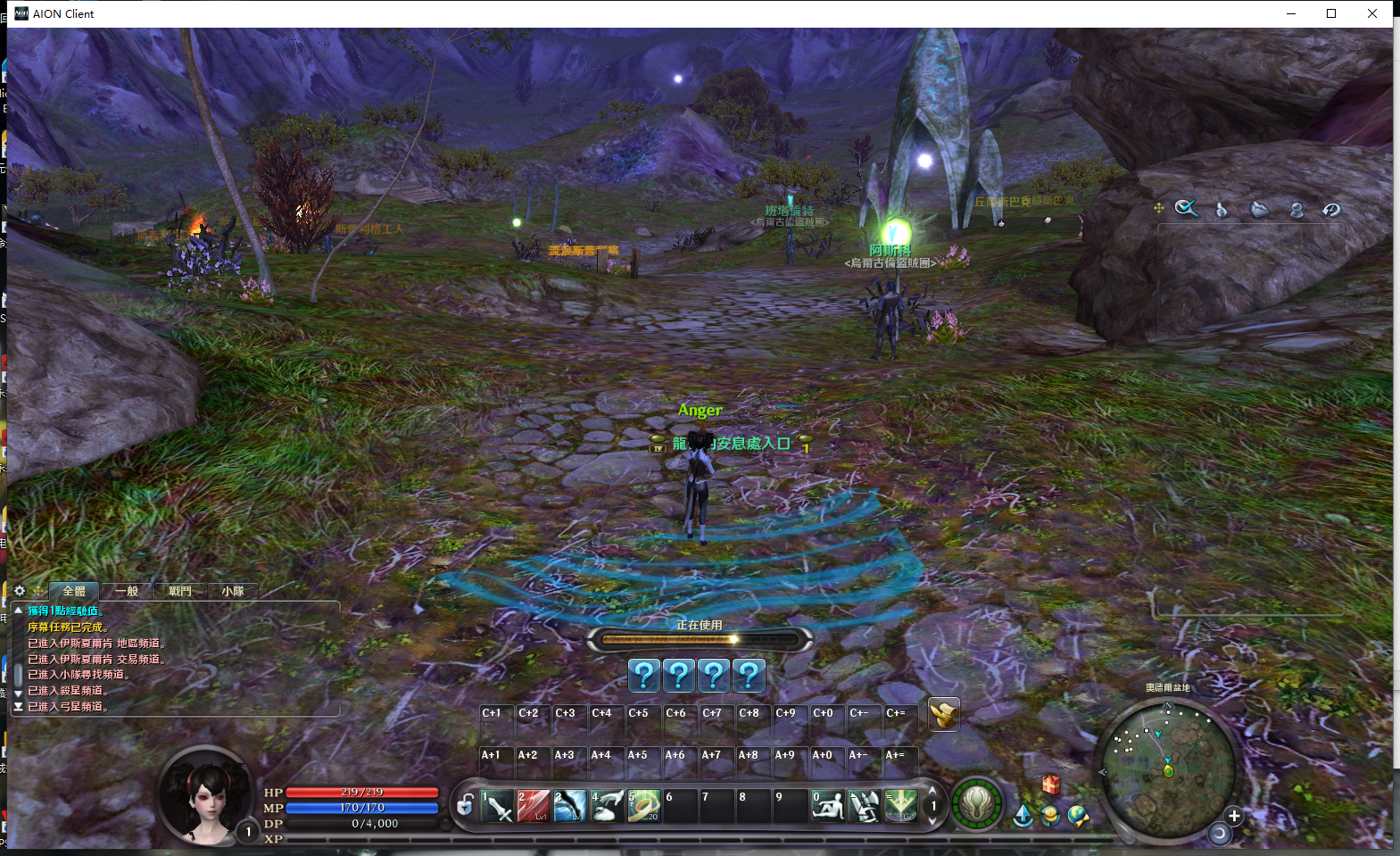
Task: Activate the red slash skill in slot 2
Action: (534, 807)
